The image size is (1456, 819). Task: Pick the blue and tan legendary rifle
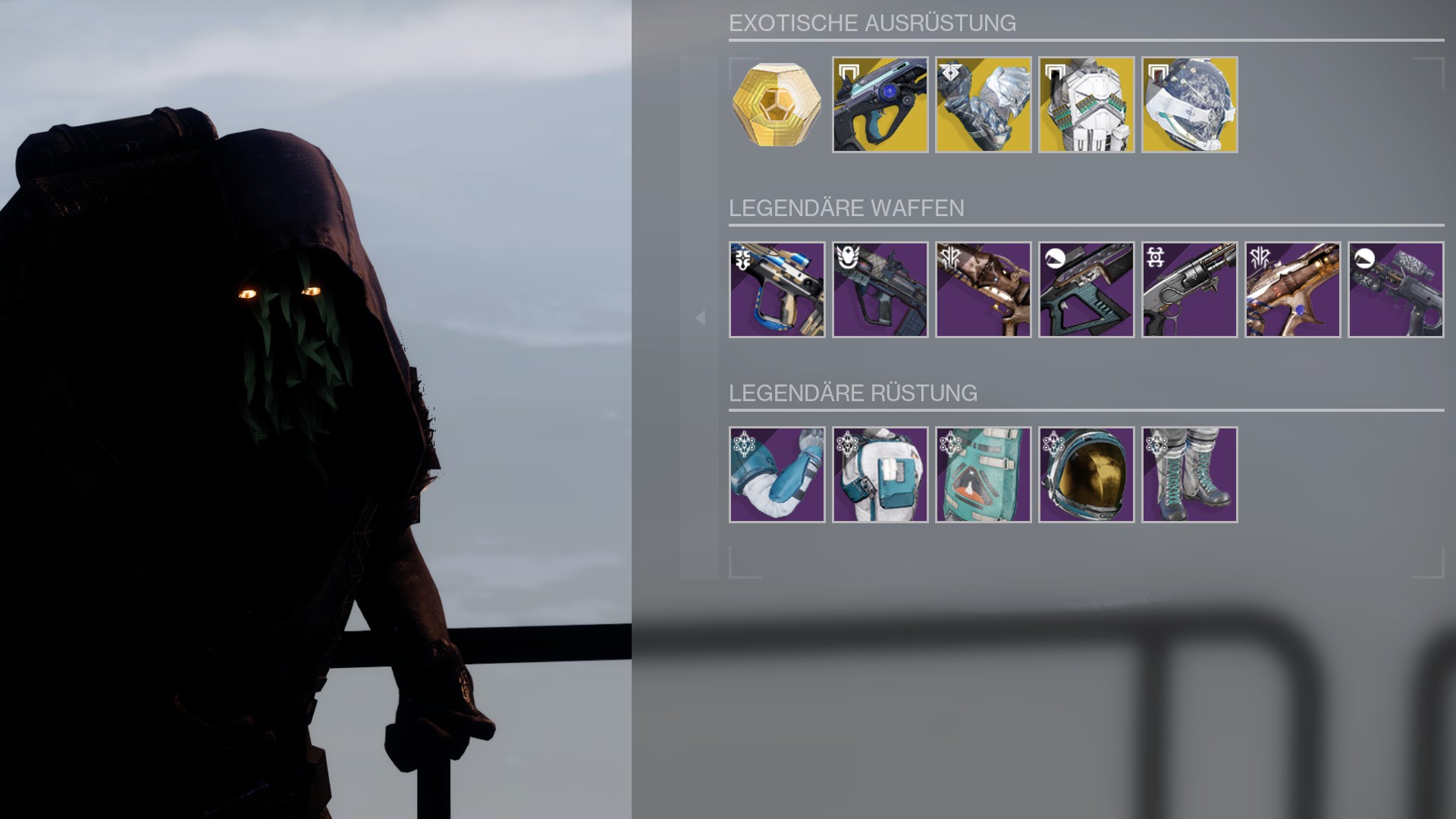point(777,290)
